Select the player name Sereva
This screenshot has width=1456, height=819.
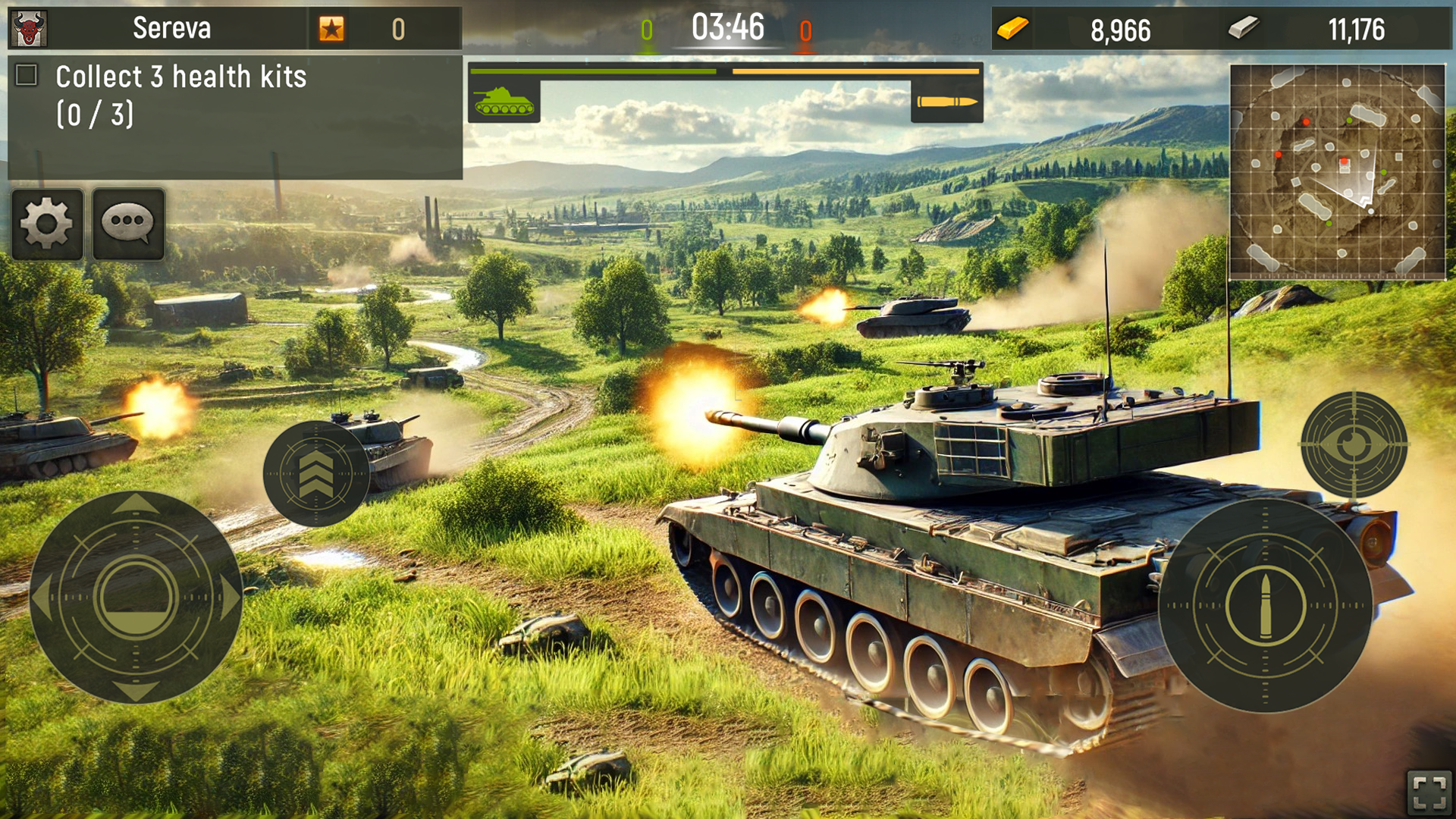tap(173, 29)
